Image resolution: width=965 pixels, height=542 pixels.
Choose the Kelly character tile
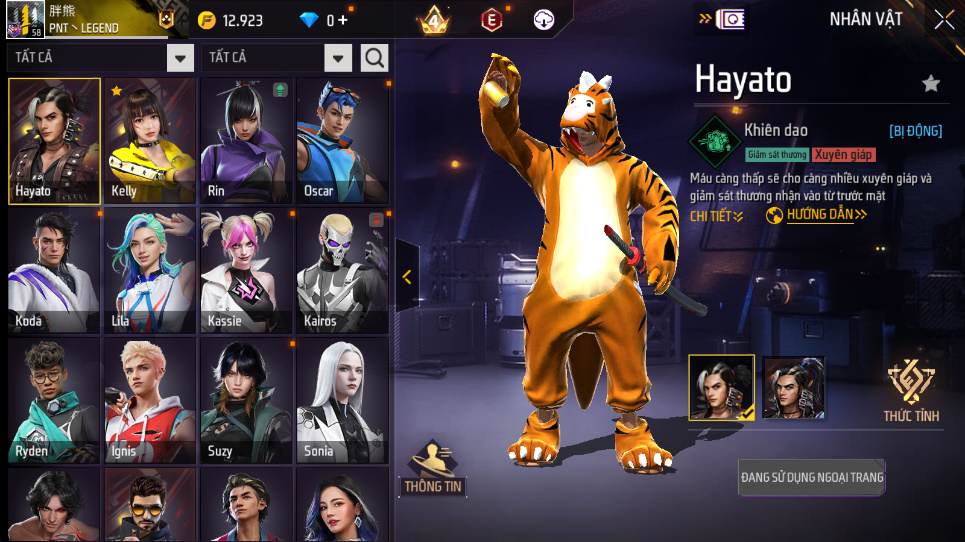(x=150, y=140)
